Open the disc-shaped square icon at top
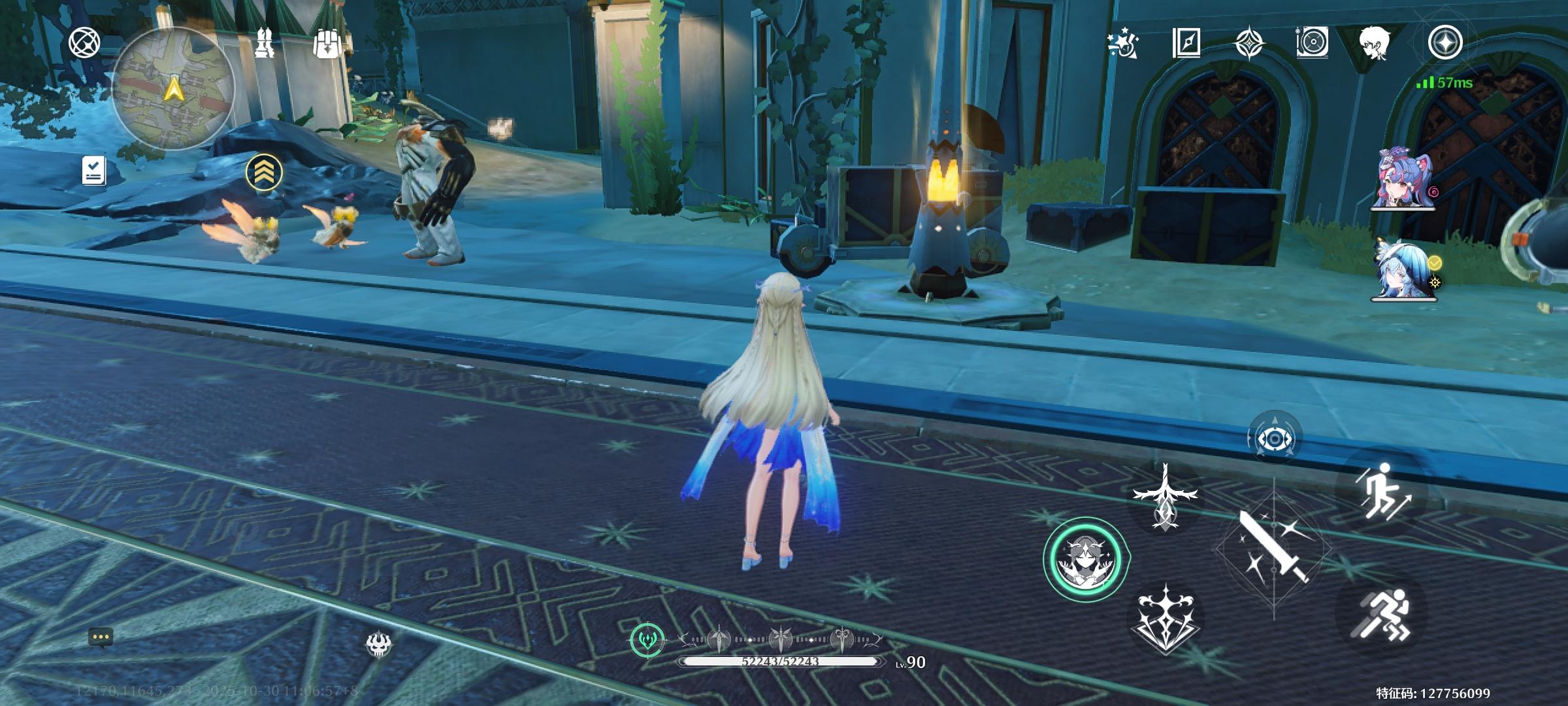 [1311, 43]
